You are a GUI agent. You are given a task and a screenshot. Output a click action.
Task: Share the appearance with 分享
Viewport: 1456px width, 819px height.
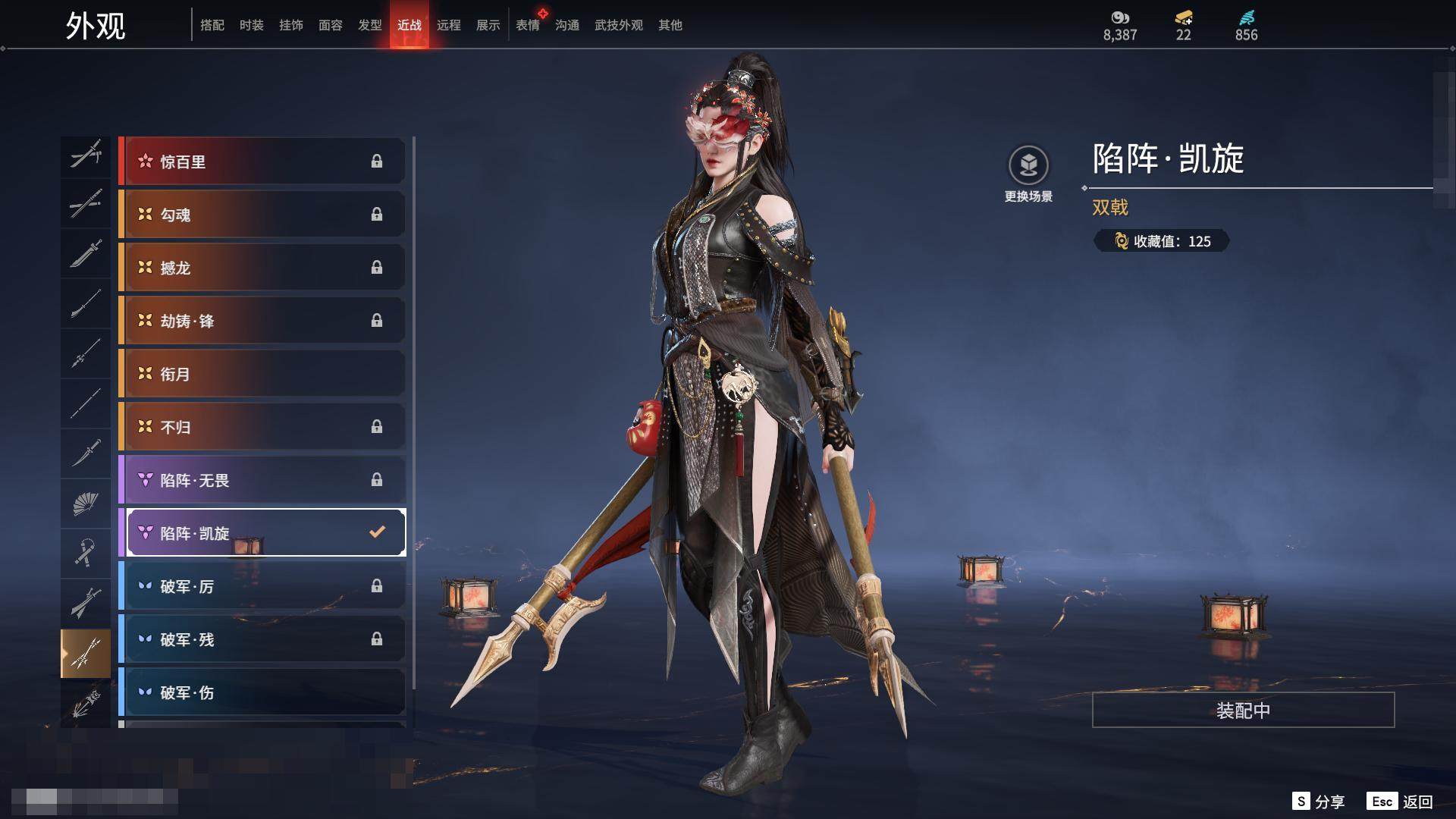pos(1318,802)
